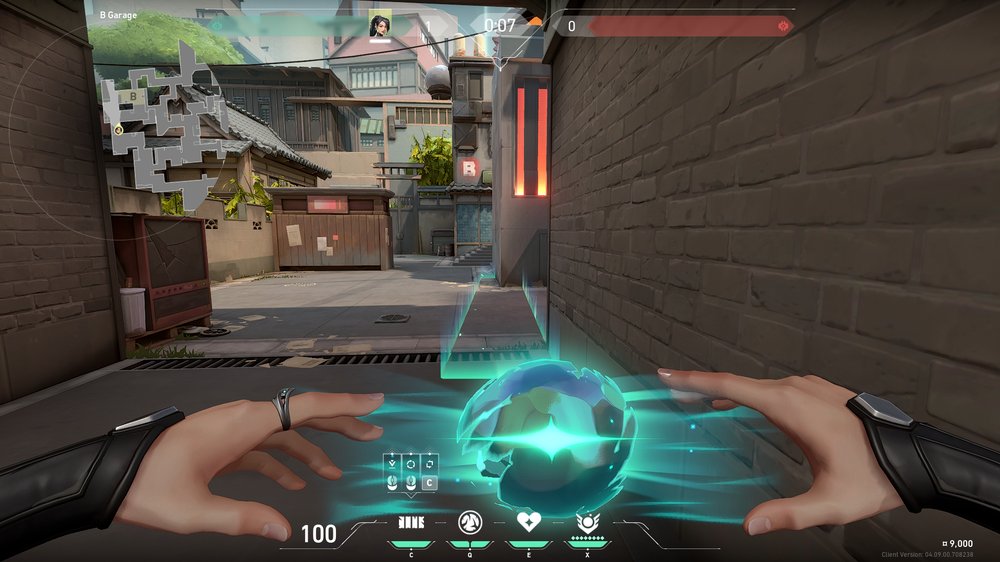Select the Sage agent portrait in top bar
Image resolution: width=1000 pixels, height=562 pixels.
click(380, 26)
